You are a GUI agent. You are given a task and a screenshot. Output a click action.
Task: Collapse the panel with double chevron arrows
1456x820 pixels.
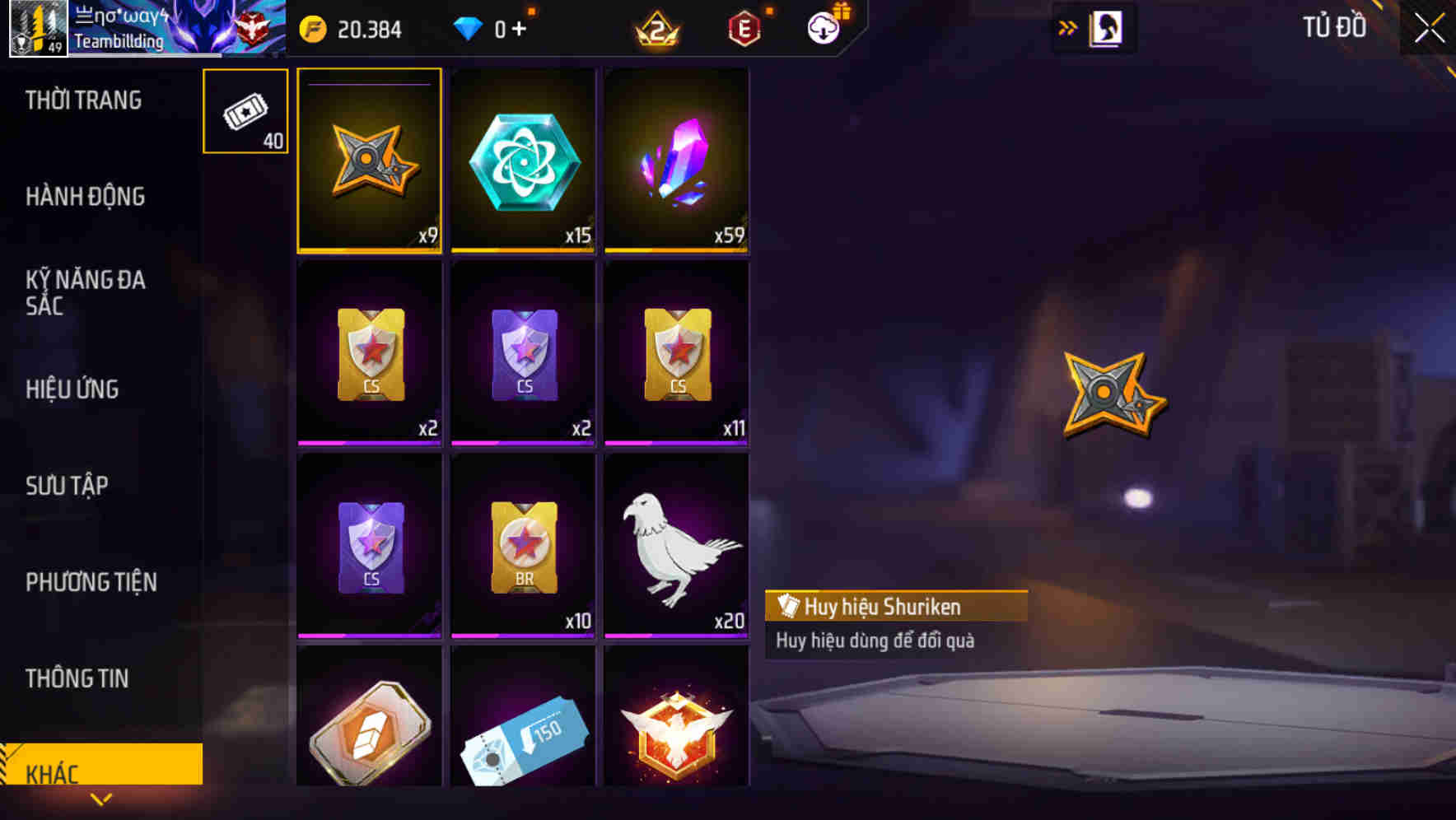click(x=1068, y=27)
